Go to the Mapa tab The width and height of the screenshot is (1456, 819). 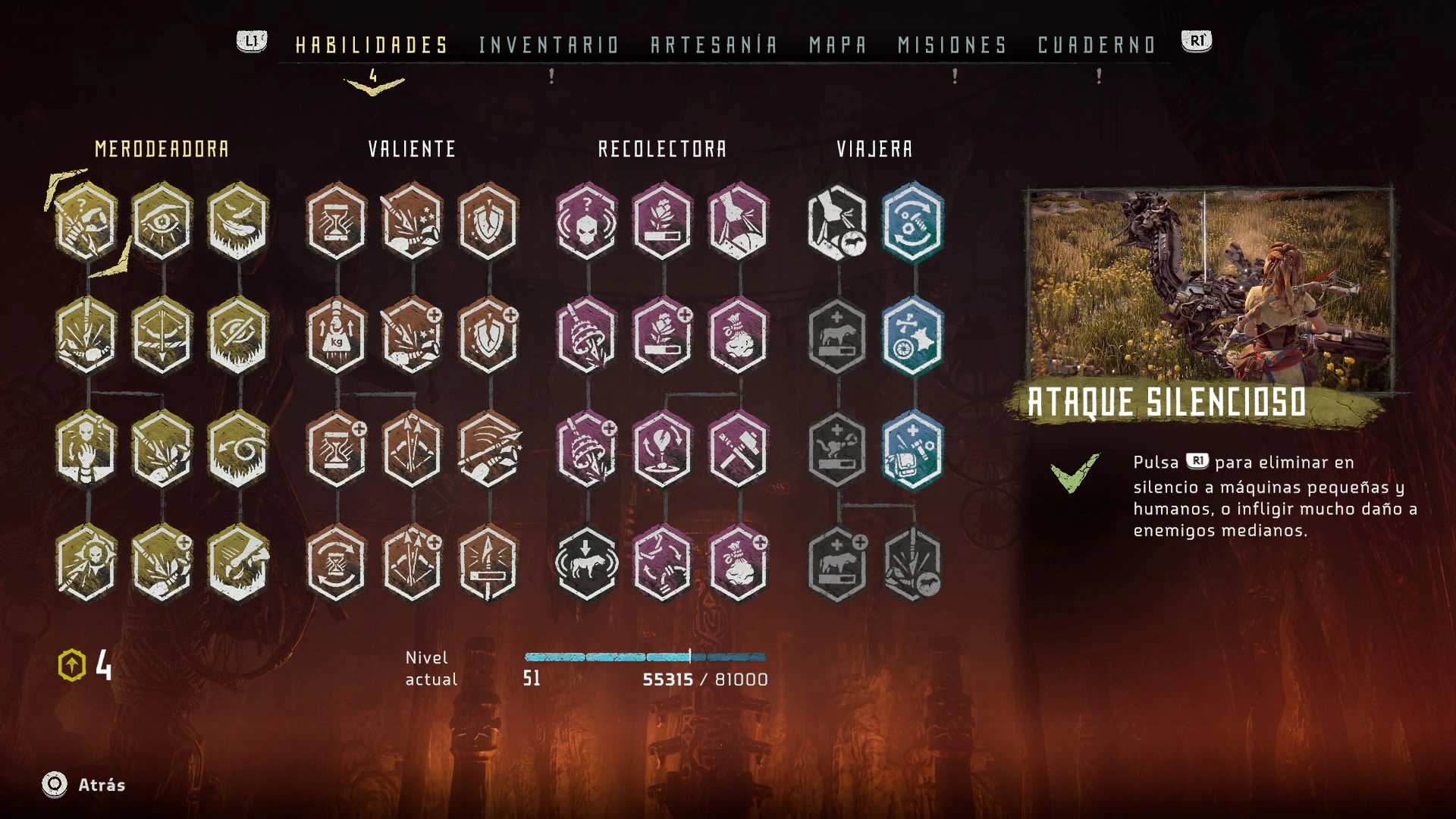click(837, 45)
